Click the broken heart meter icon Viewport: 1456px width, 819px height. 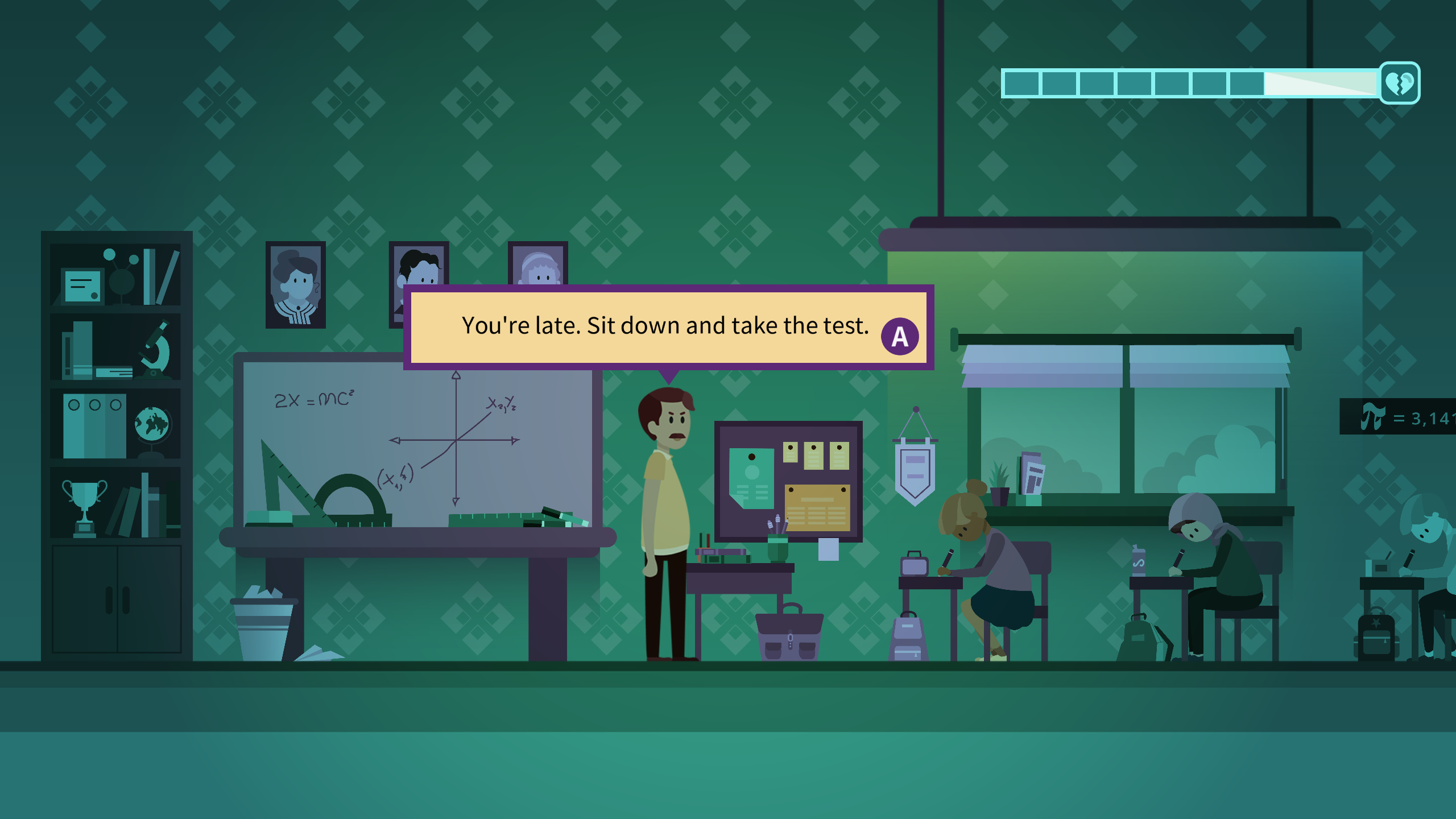click(x=1399, y=84)
